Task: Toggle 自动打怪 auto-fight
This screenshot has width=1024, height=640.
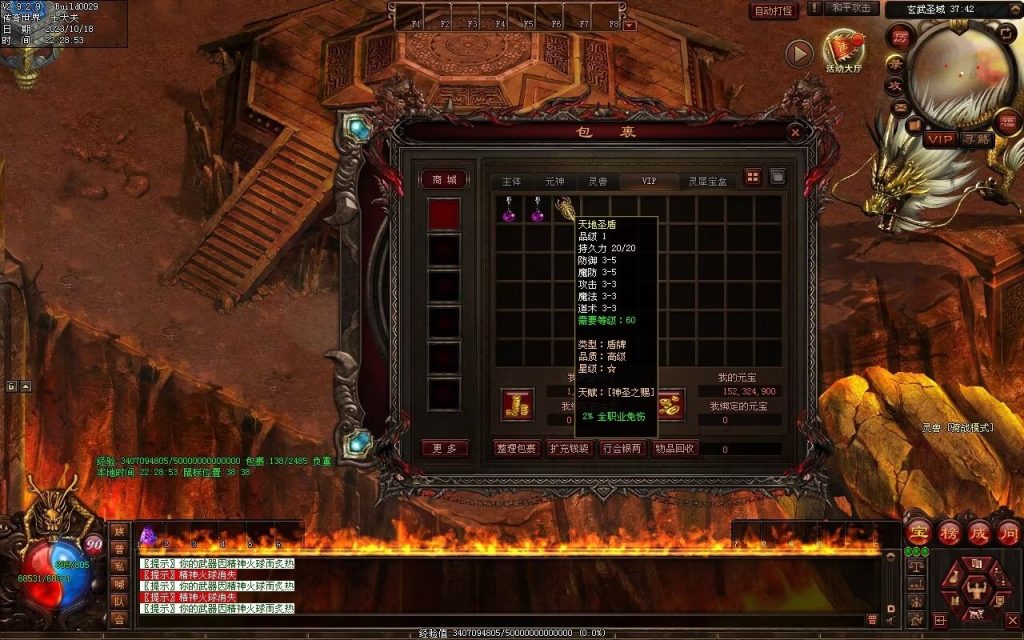Action: click(x=774, y=10)
